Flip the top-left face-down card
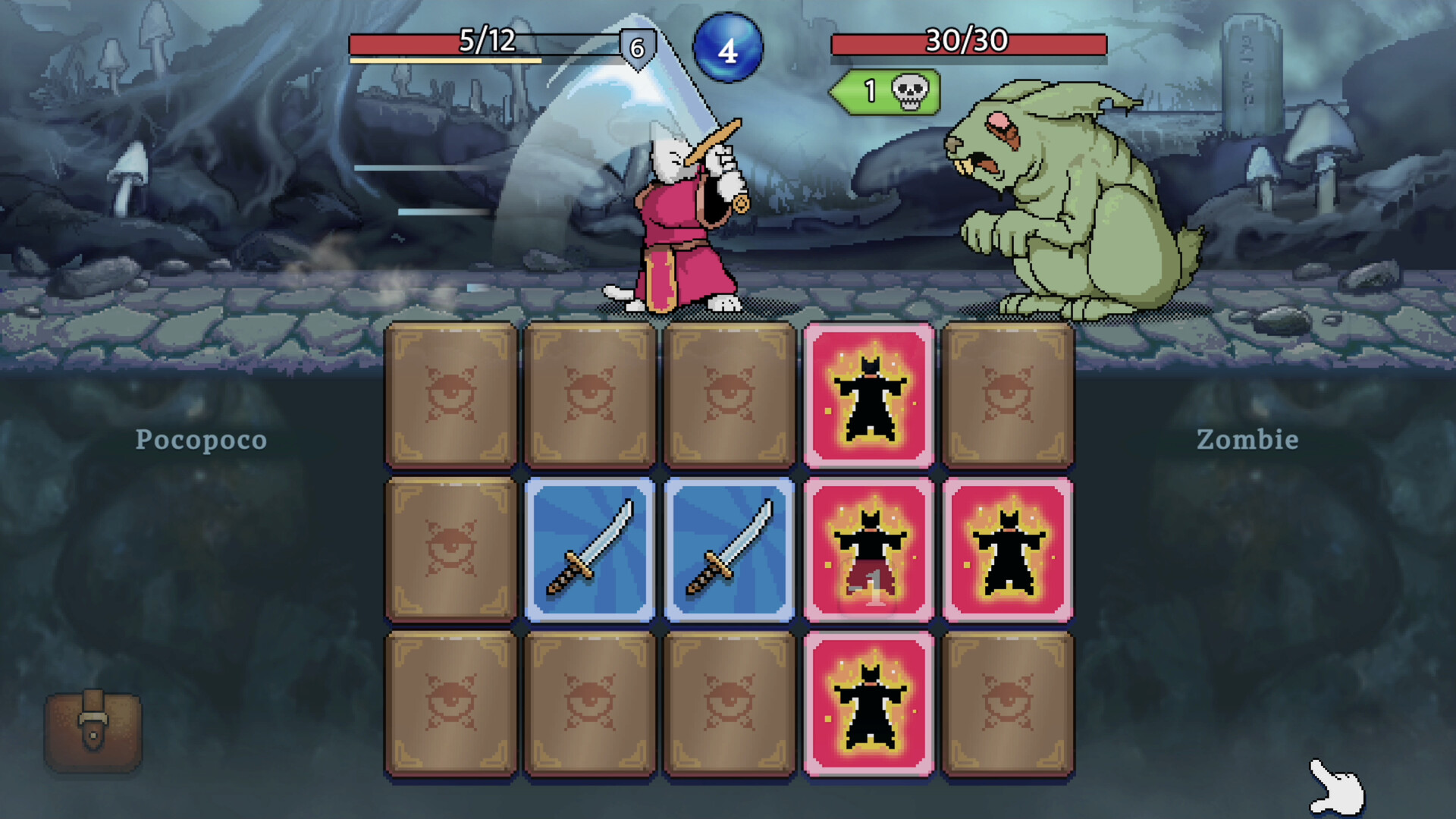Screen dimensions: 1456x819 pyautogui.click(x=452, y=394)
